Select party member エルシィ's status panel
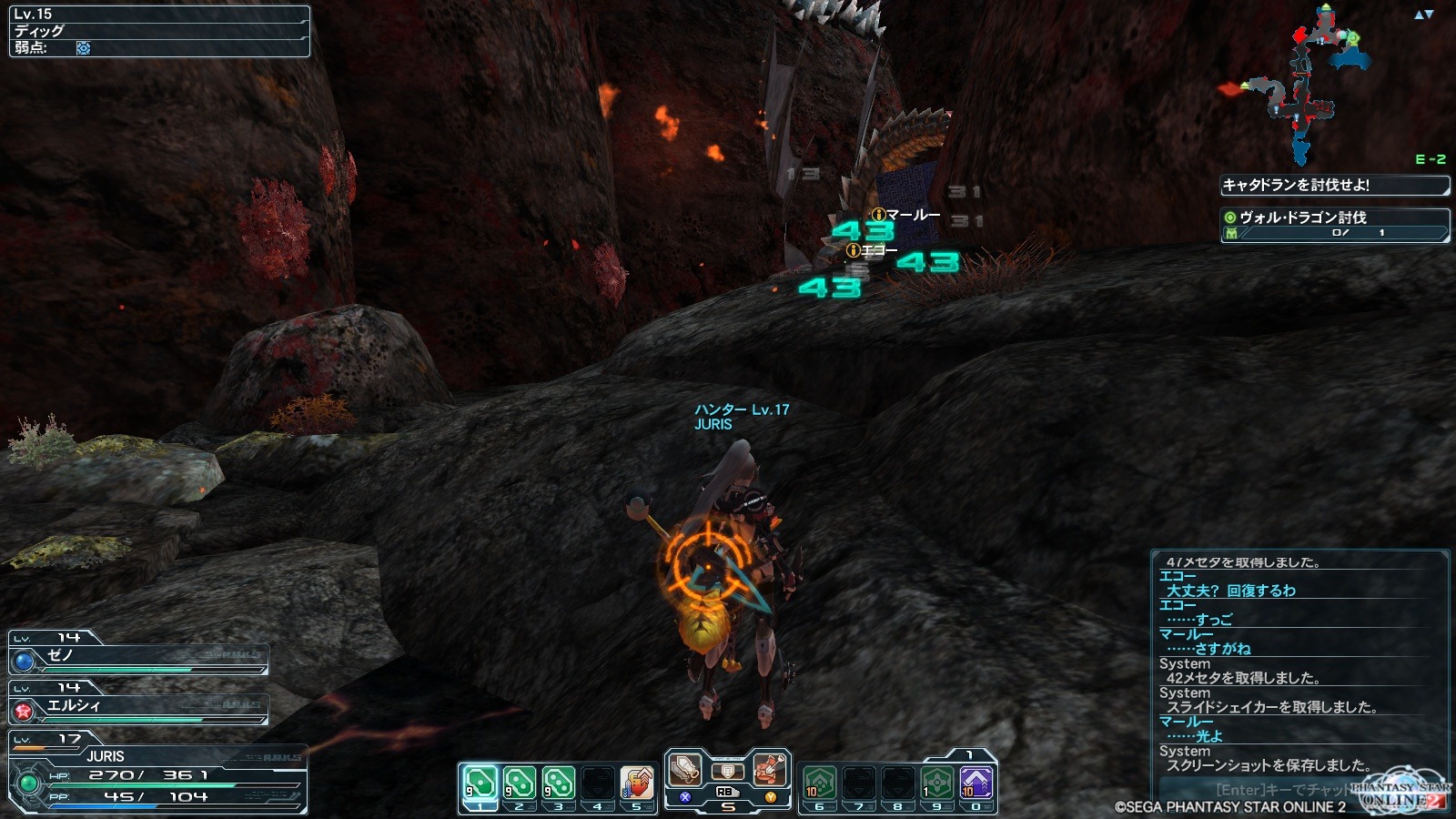The image size is (1456, 819). (x=138, y=706)
